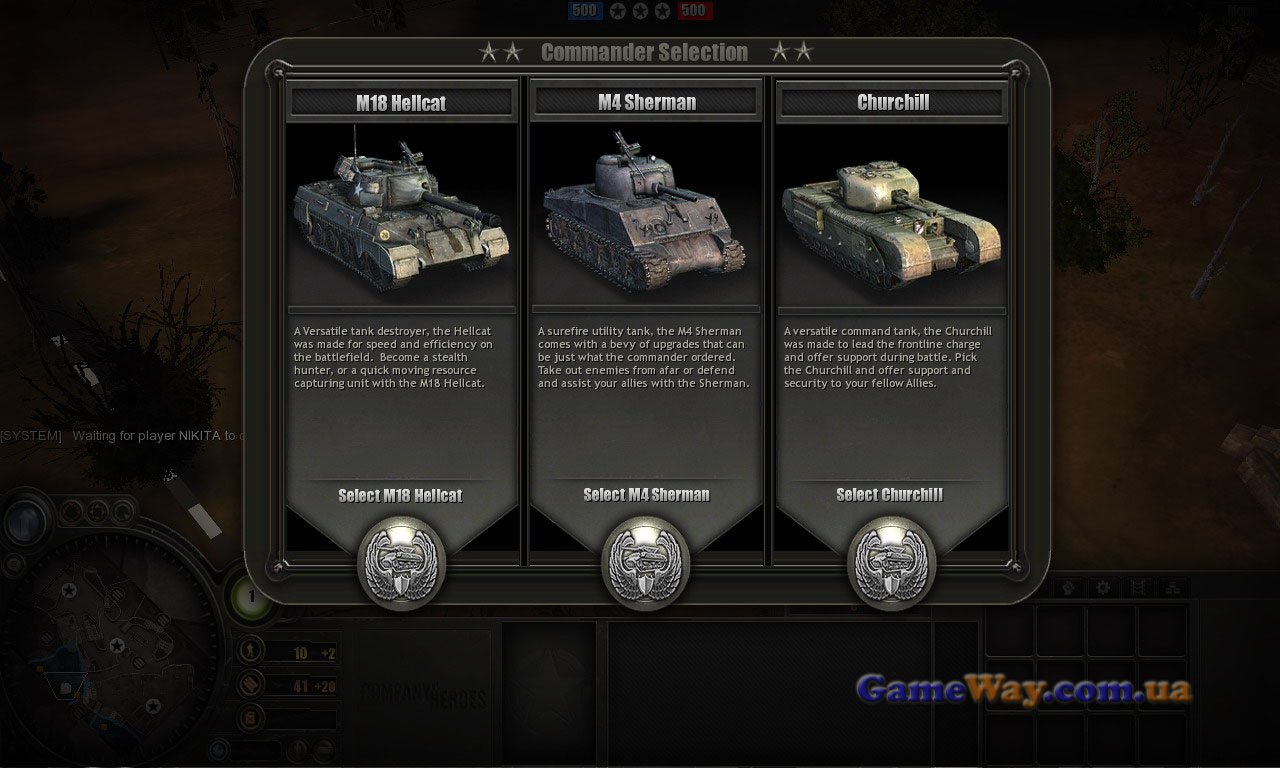Click the munitions resource icon
The image size is (1280, 768).
pos(251,685)
